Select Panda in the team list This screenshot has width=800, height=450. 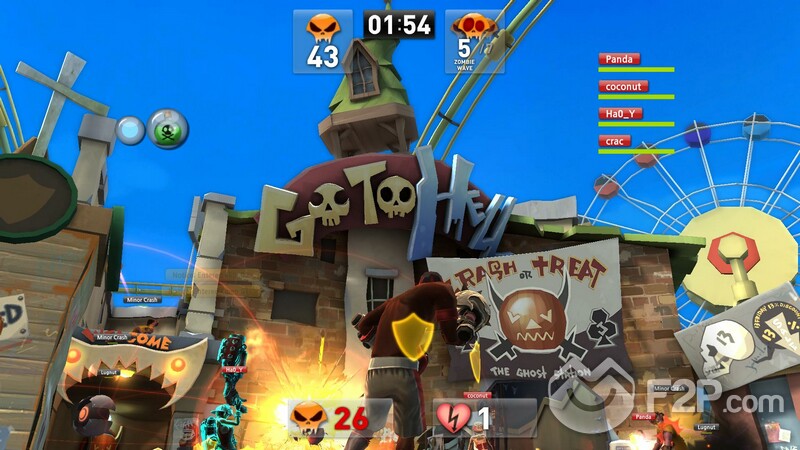coord(622,59)
